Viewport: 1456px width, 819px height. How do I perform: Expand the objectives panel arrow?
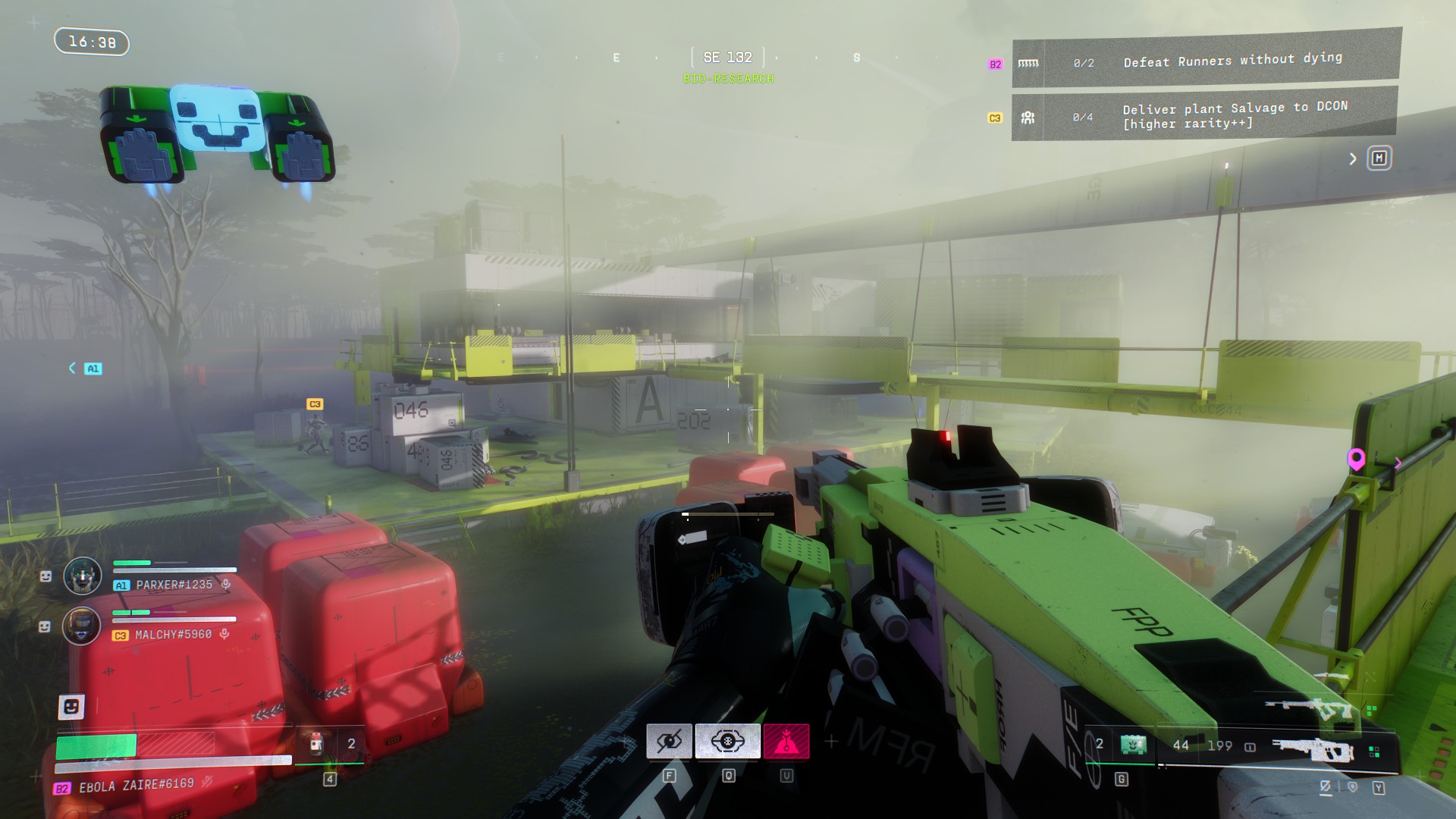pos(1352,158)
